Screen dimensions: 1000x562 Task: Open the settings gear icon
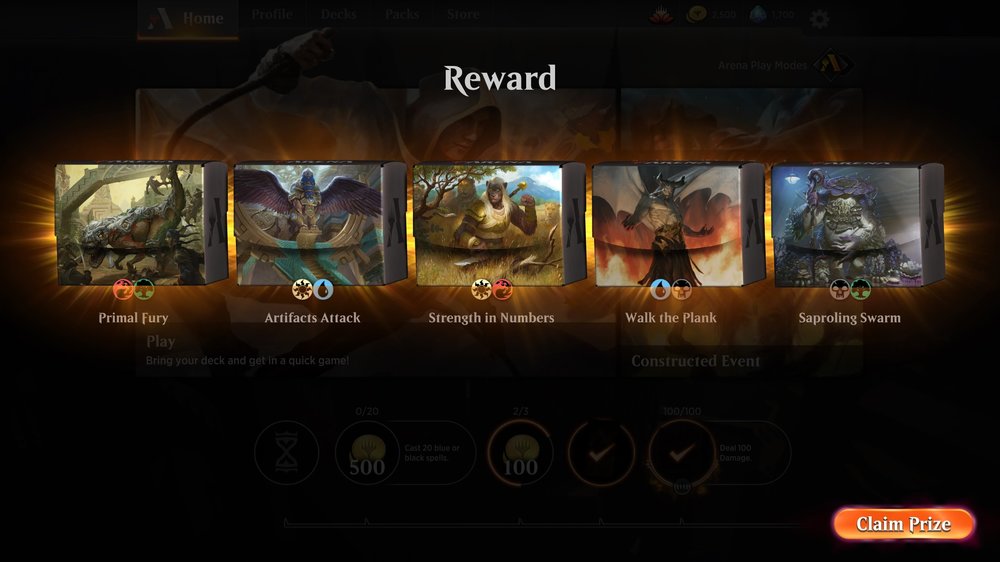819,18
